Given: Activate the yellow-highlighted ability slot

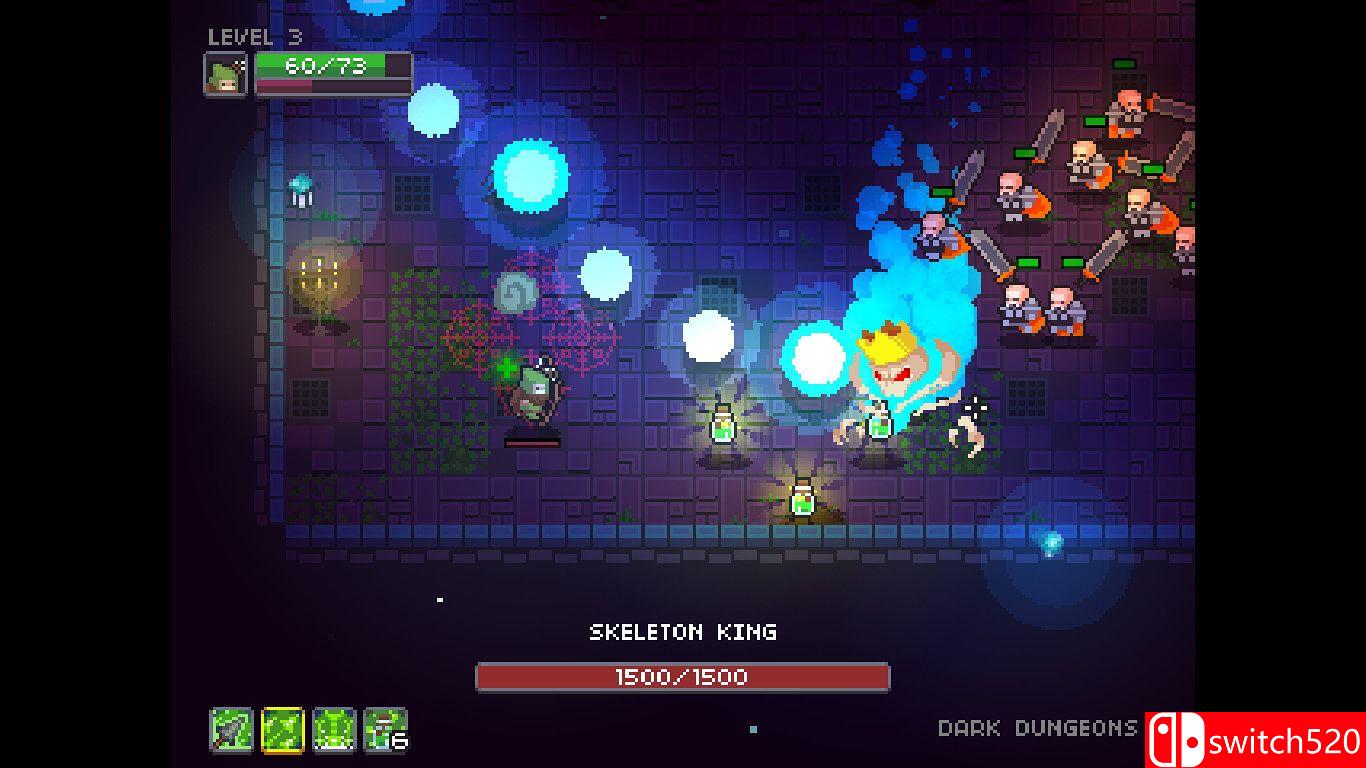Looking at the screenshot, I should 283,730.
